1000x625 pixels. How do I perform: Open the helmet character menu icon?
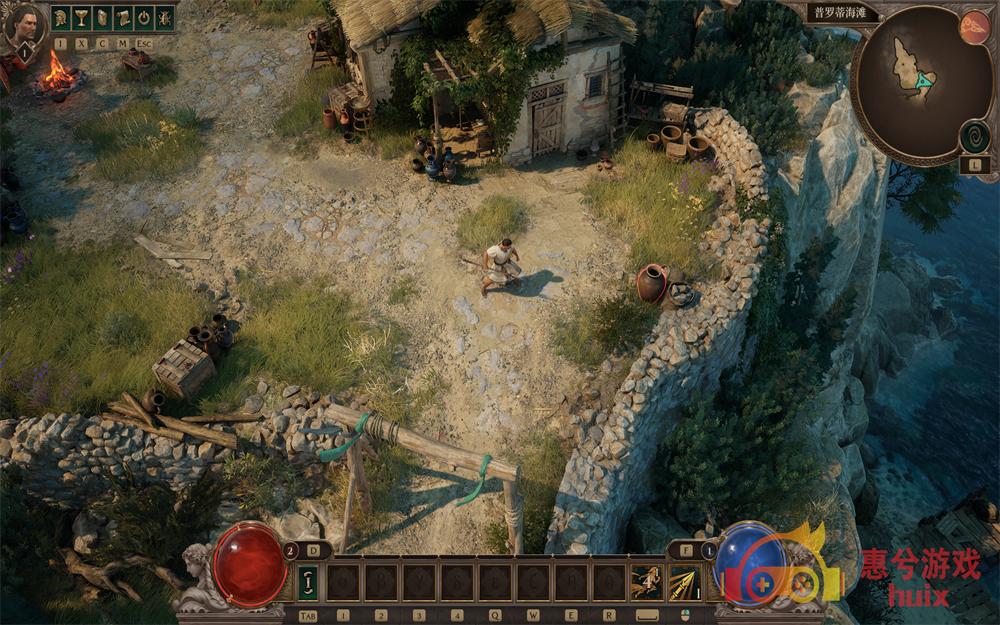(x=61, y=18)
